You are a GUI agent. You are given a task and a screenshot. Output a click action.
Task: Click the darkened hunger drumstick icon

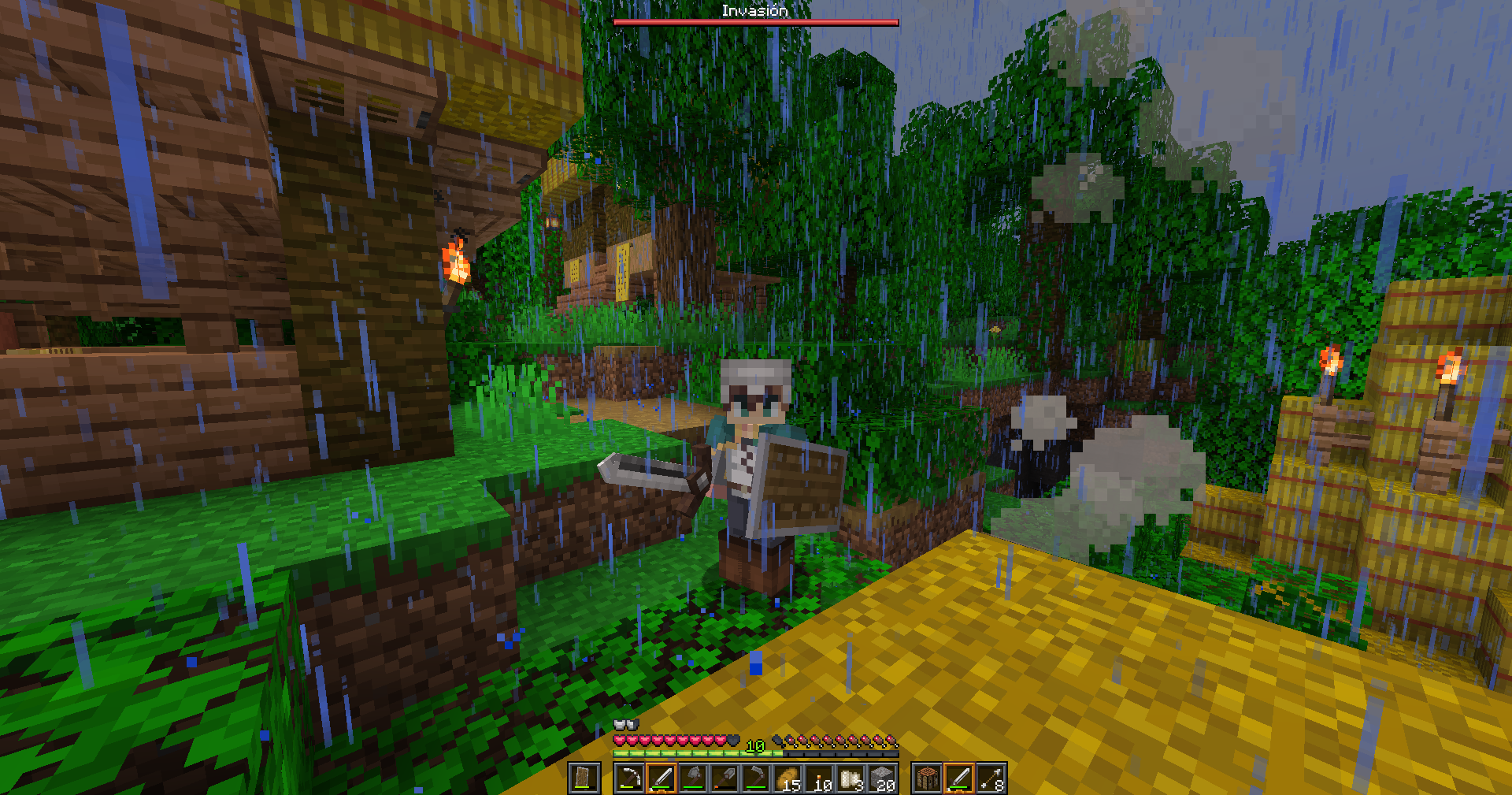coord(775,740)
